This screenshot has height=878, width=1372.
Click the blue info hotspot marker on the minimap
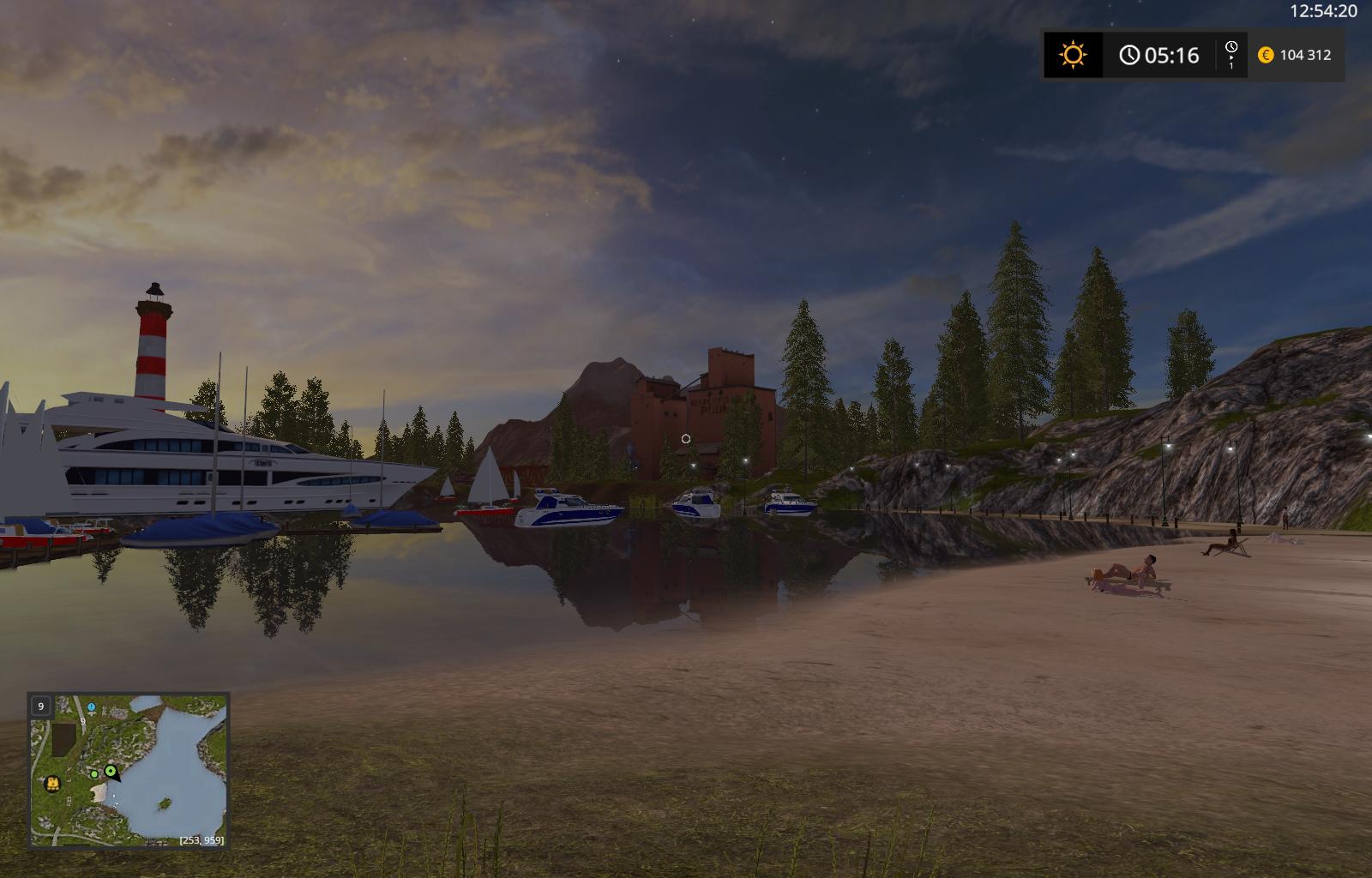tap(91, 707)
